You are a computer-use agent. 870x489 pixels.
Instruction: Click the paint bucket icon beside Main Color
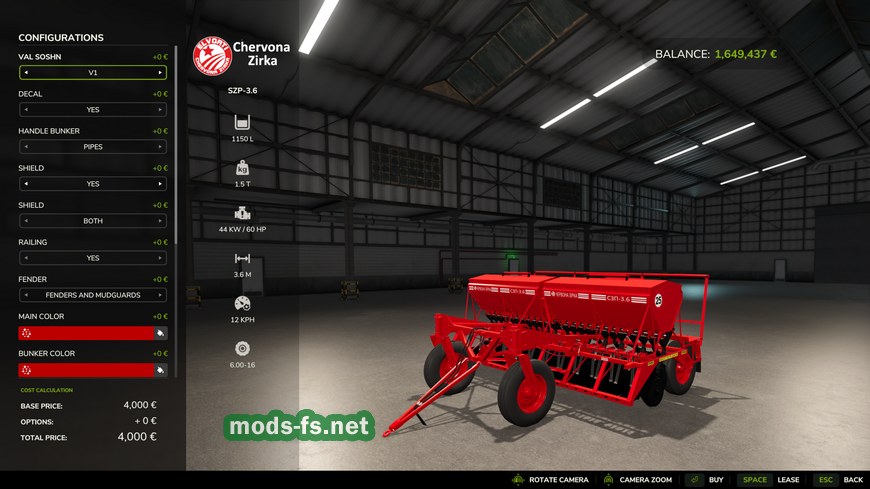160,333
